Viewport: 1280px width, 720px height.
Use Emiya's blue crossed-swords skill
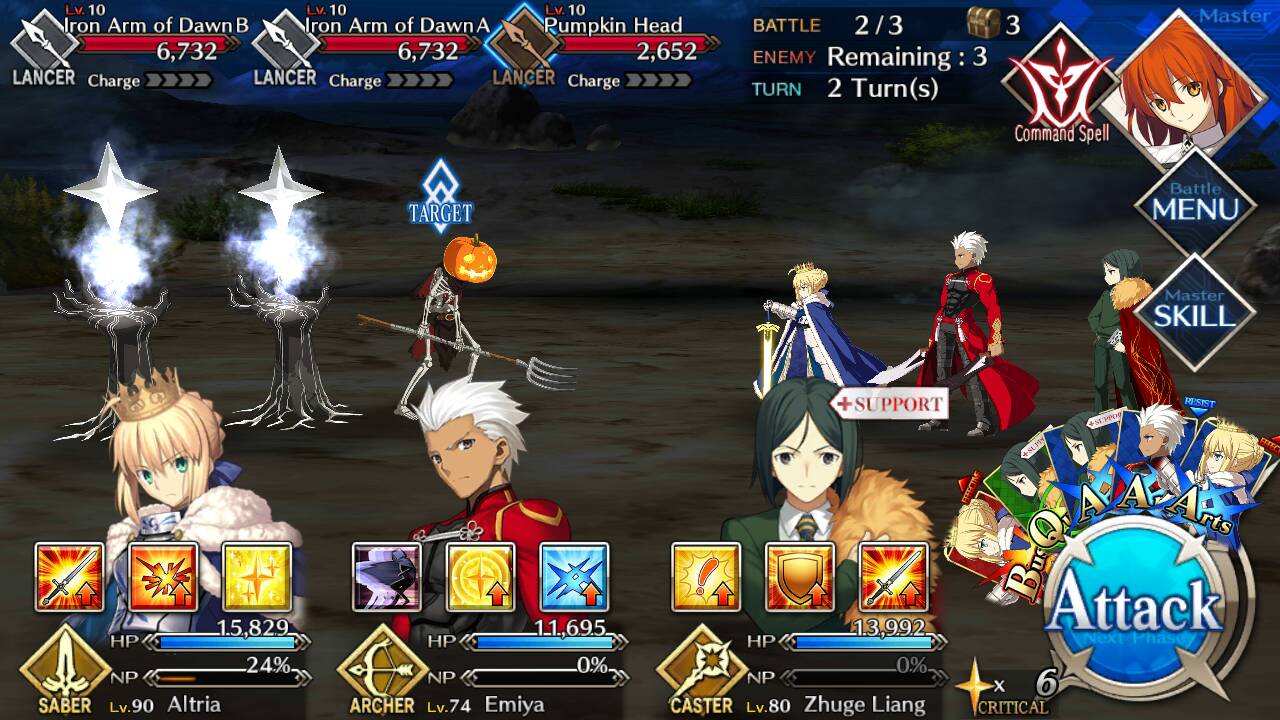pos(574,577)
